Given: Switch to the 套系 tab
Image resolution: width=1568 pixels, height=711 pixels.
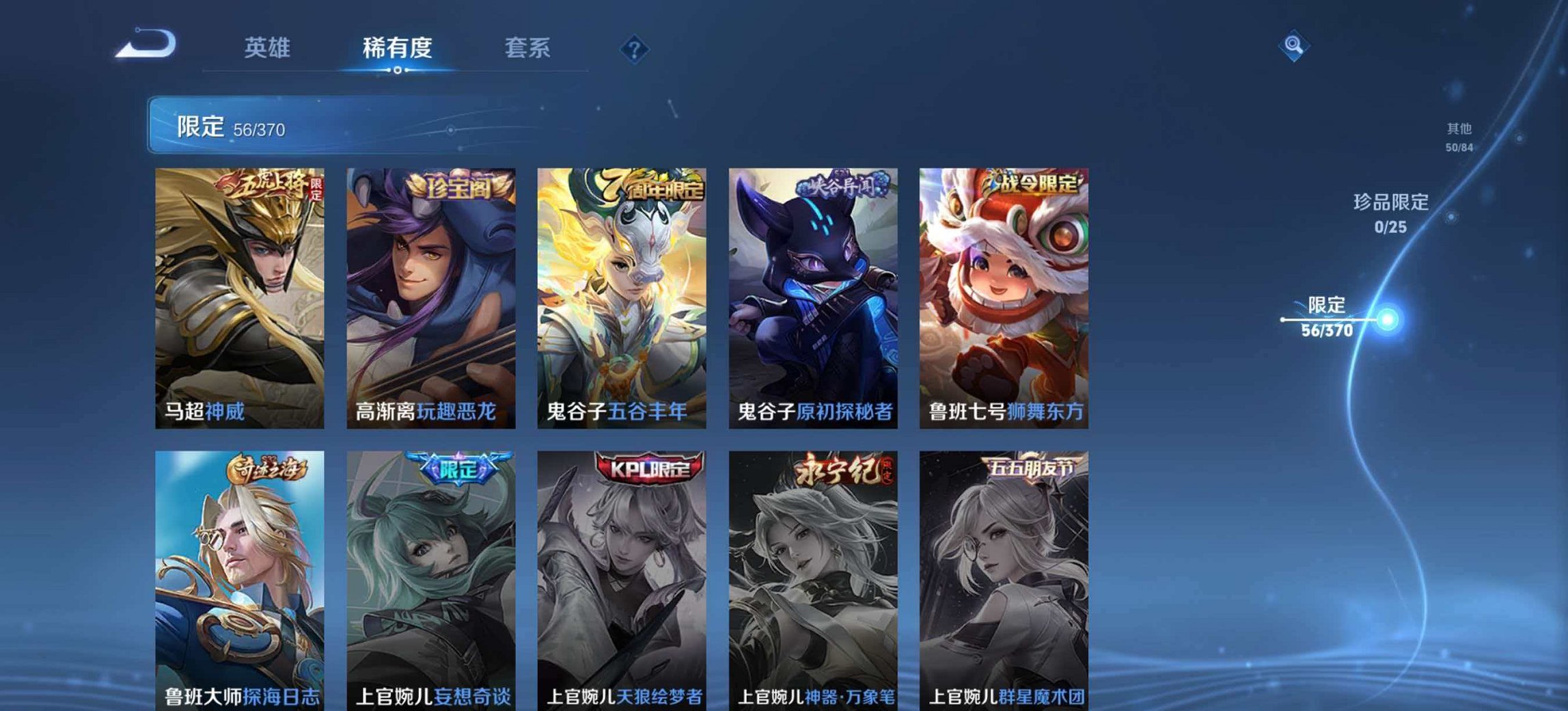Looking at the screenshot, I should [528, 48].
